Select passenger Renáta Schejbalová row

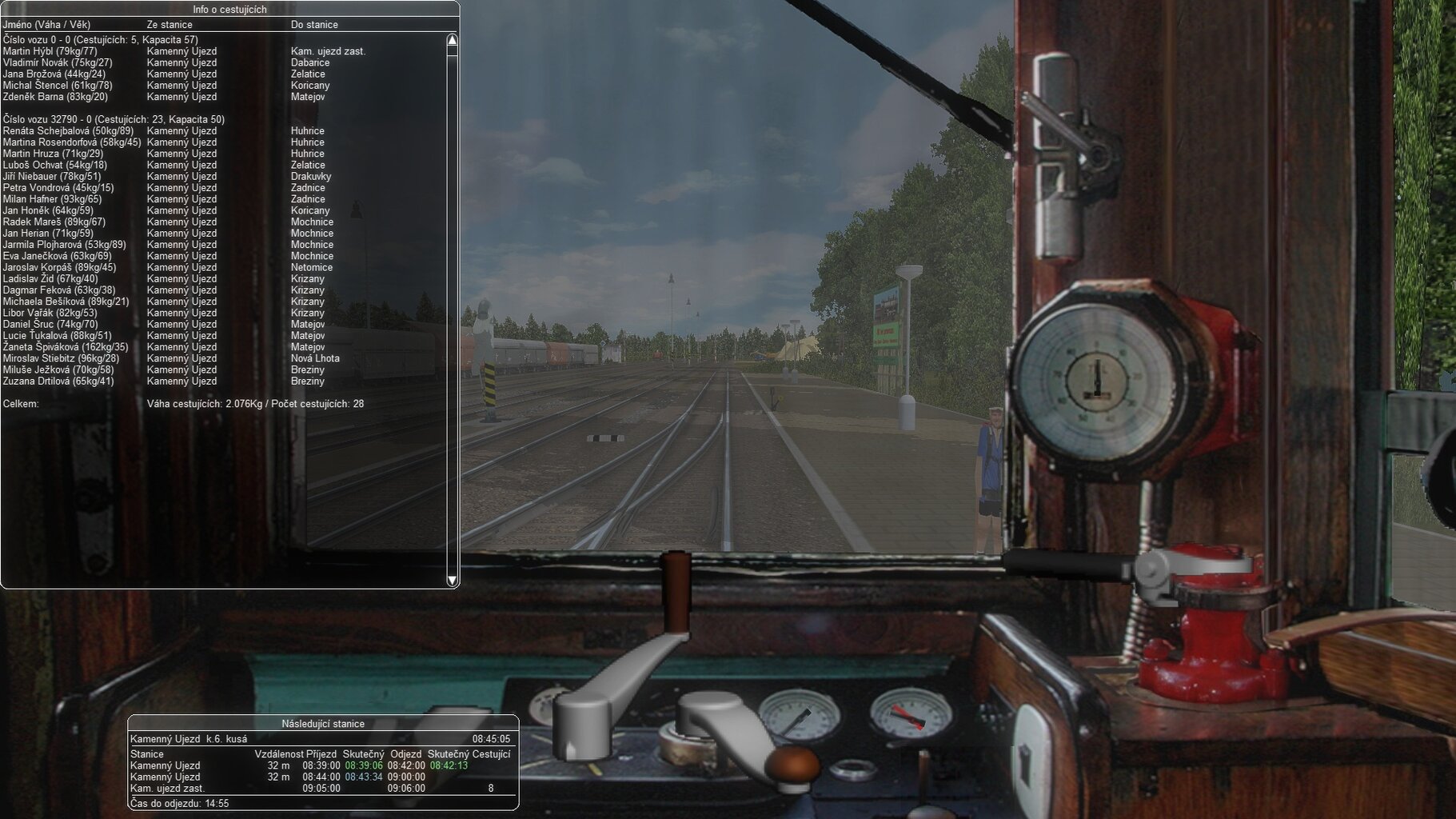pos(68,131)
